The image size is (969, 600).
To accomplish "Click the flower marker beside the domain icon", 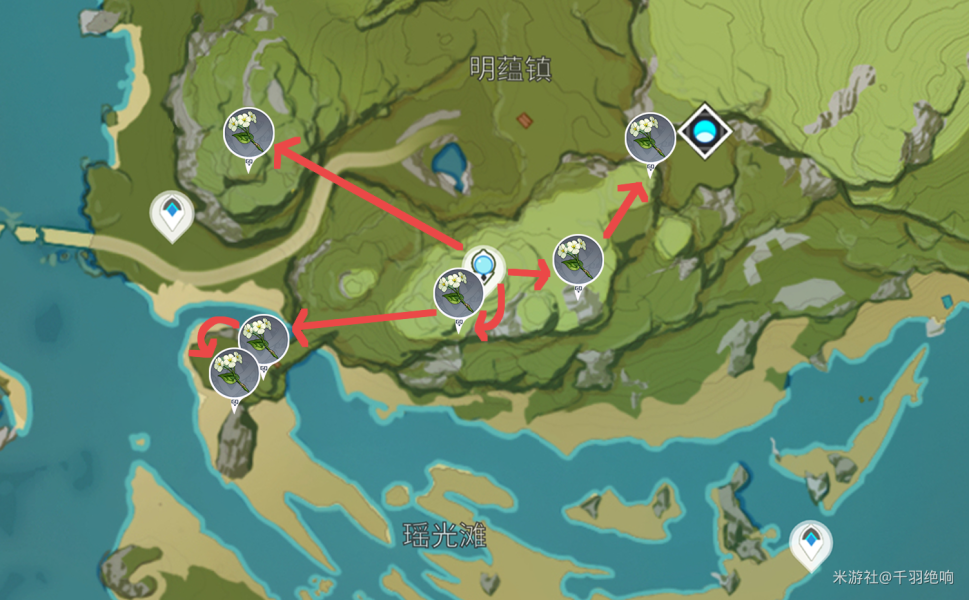I will (x=650, y=138).
